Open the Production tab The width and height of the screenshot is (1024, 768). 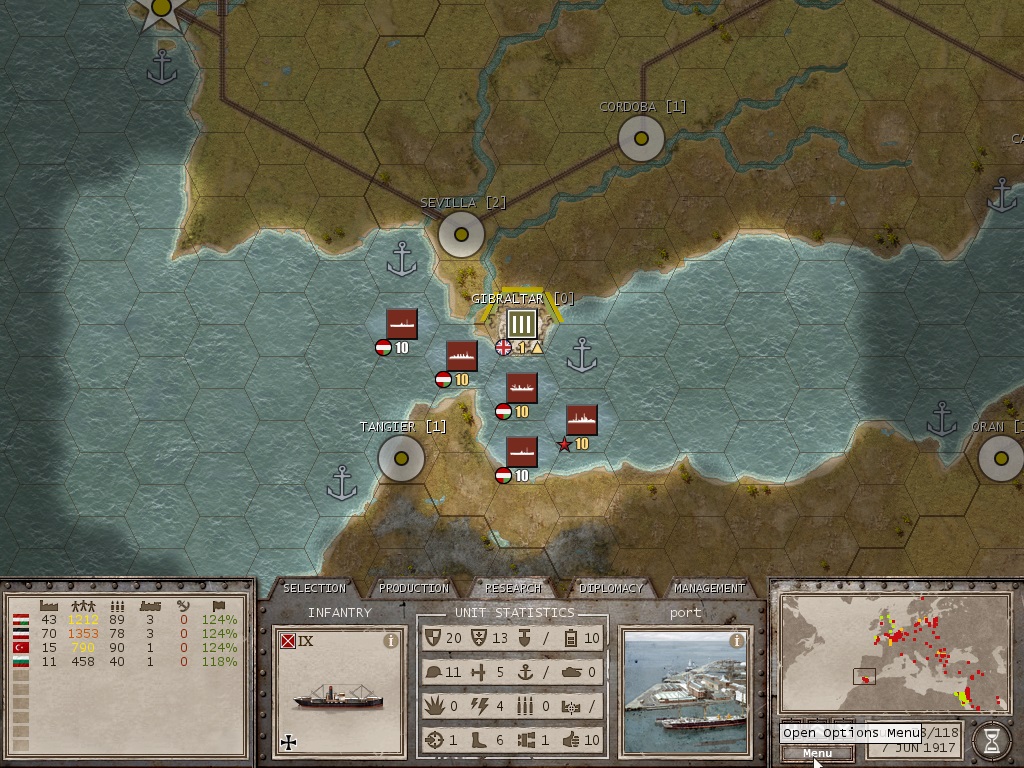click(414, 588)
